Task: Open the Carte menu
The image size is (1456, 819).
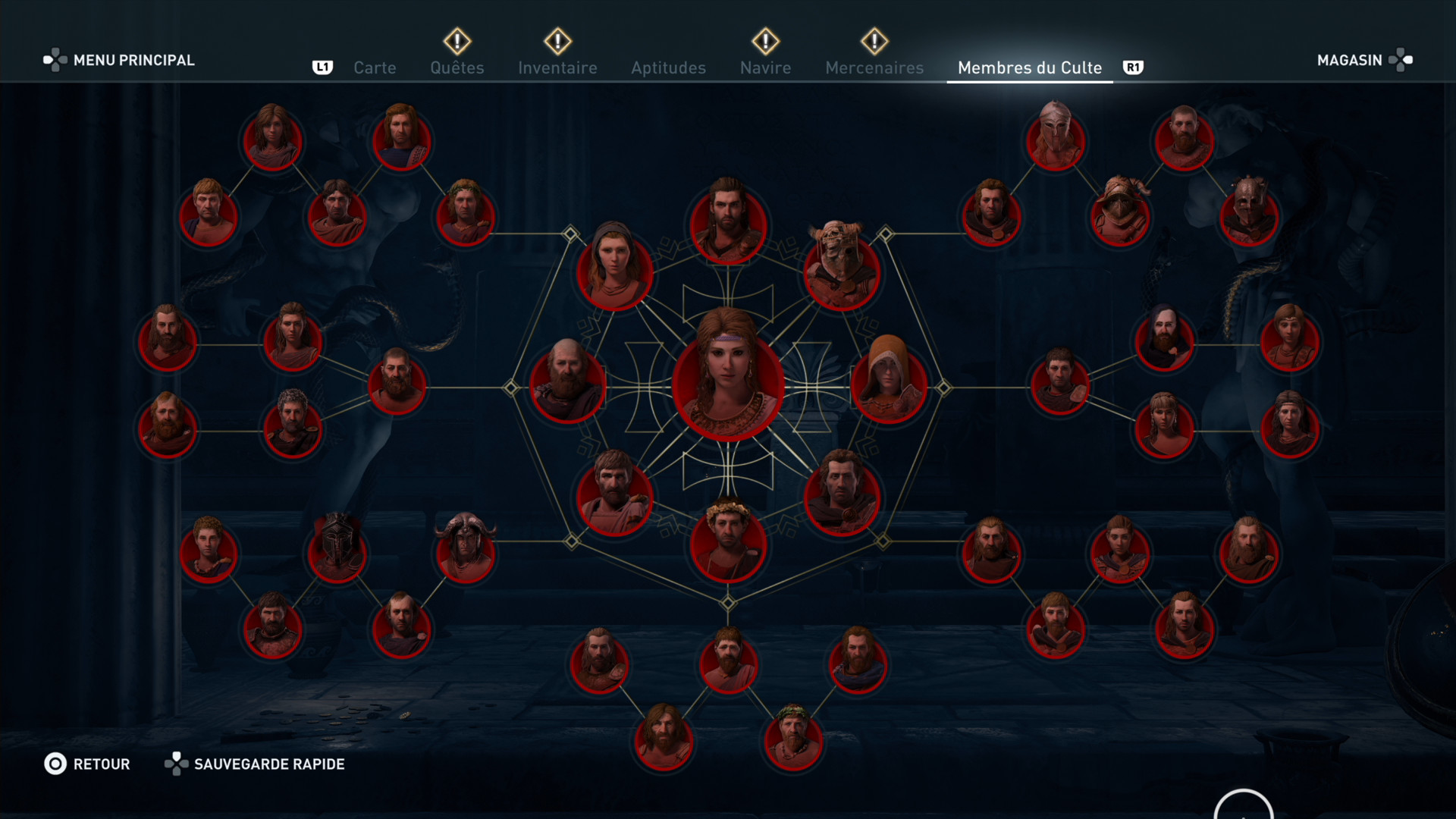Action: click(374, 67)
